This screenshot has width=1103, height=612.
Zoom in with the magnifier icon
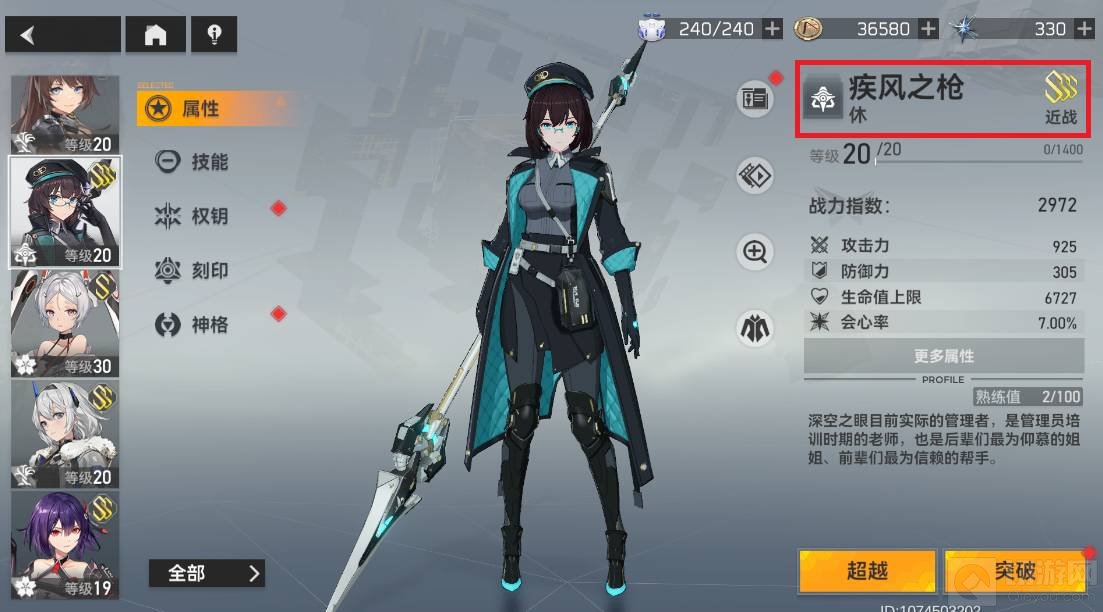[x=756, y=251]
